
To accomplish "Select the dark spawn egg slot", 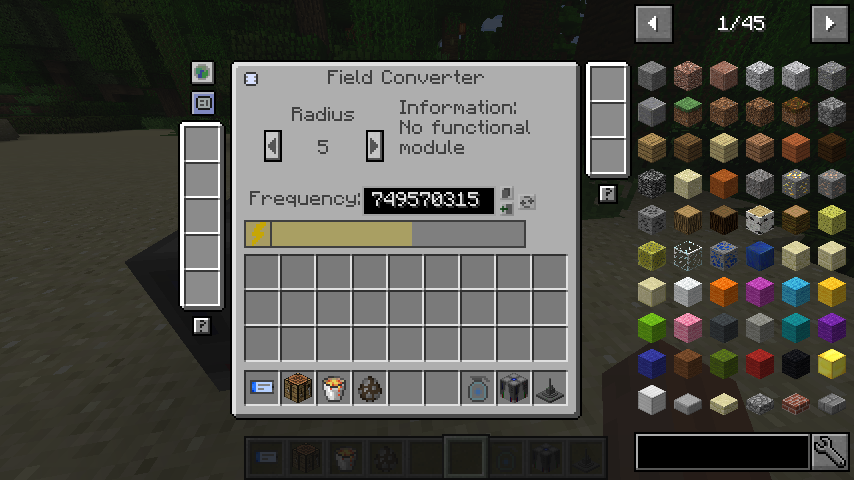I will [370, 387].
